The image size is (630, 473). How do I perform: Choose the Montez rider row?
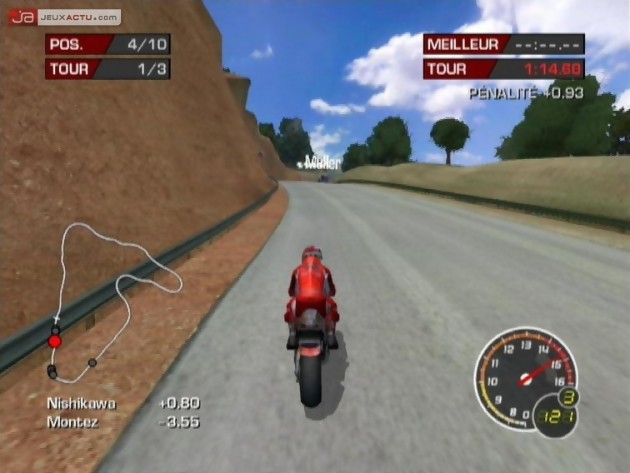pyautogui.click(x=122, y=422)
